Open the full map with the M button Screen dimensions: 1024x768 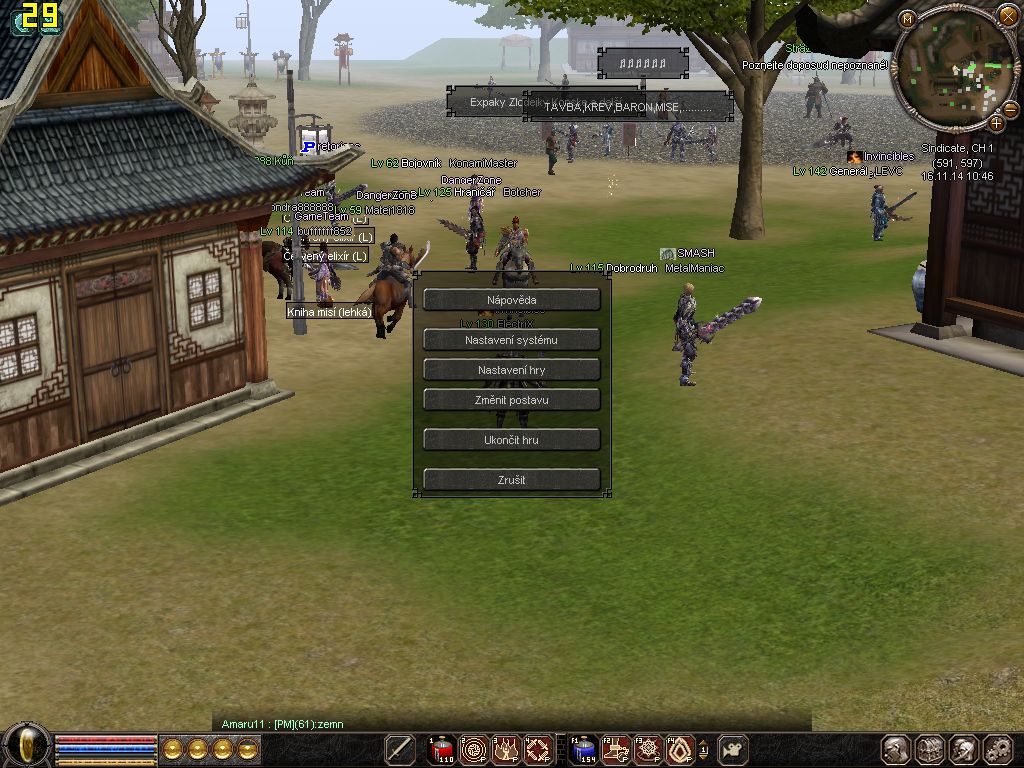(x=908, y=18)
